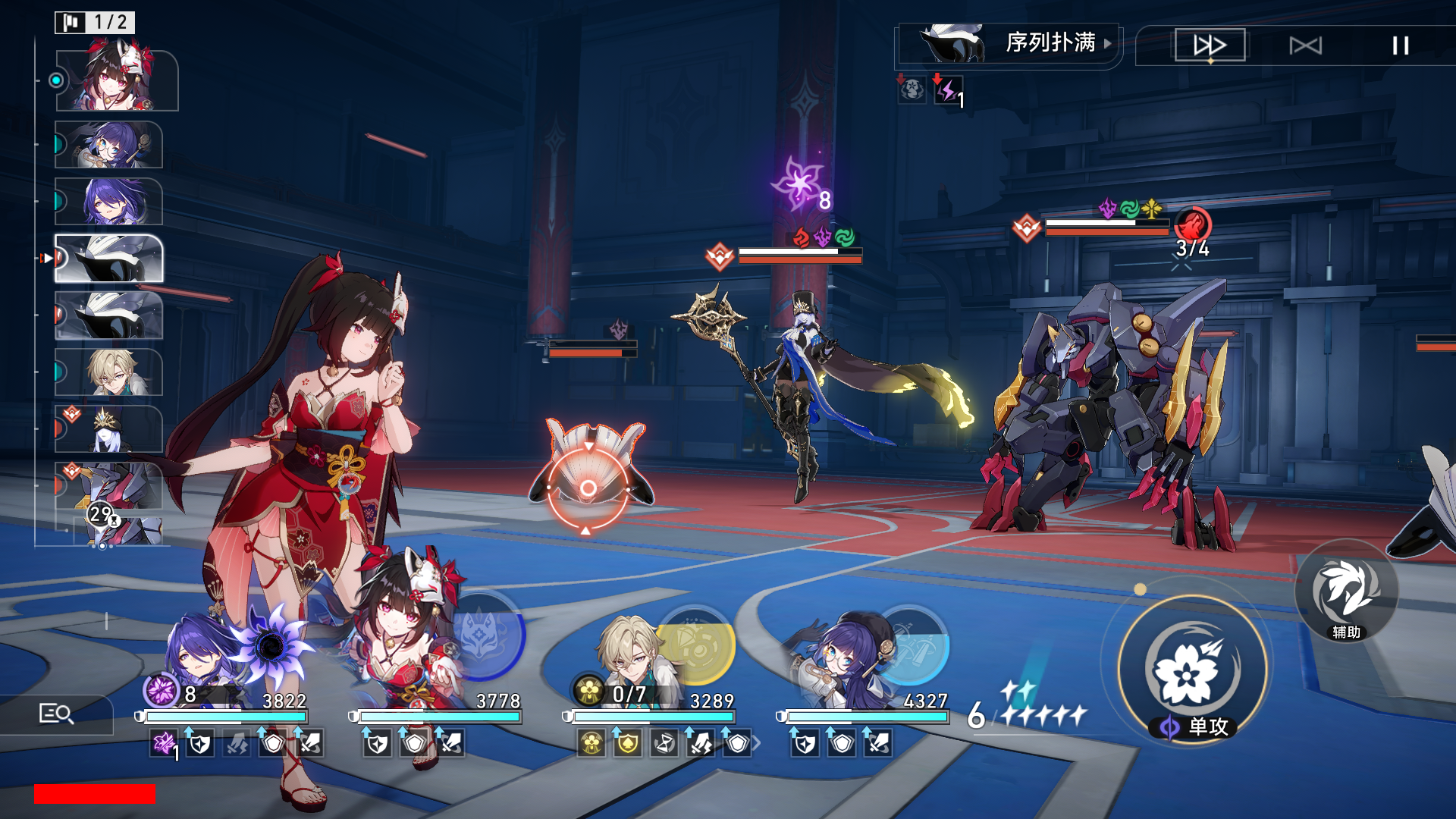Activate Pela's blue ultimate icon
This screenshot has width=1456, height=819.
(x=912, y=645)
